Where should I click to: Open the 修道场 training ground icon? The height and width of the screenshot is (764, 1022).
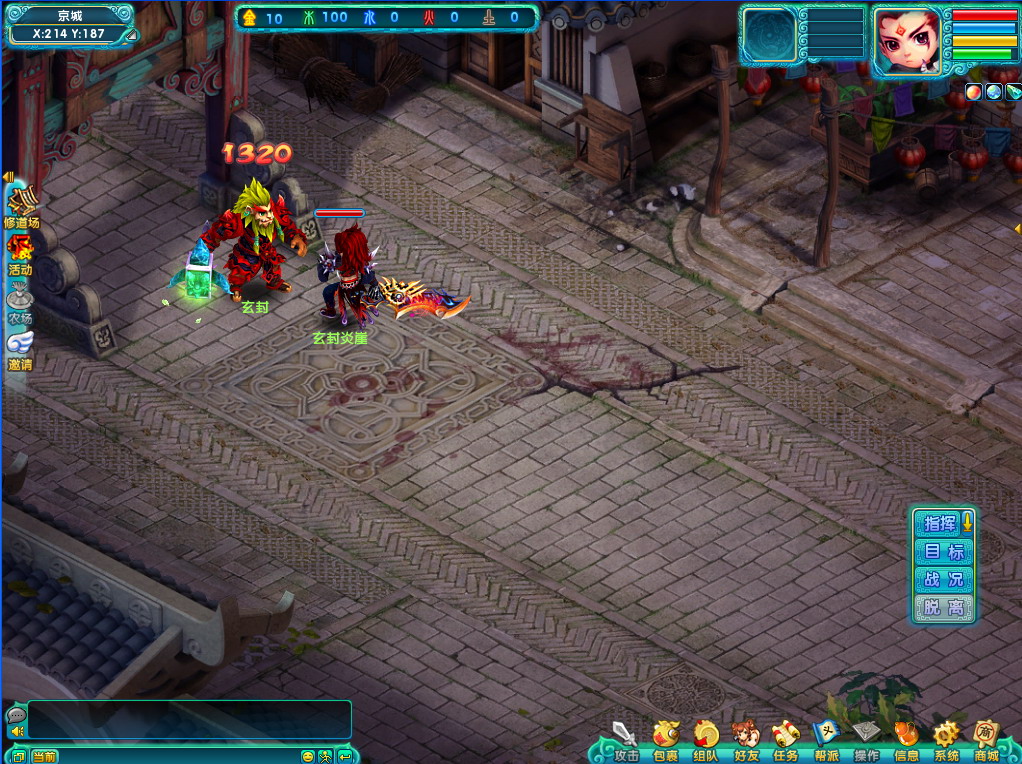tap(21, 206)
